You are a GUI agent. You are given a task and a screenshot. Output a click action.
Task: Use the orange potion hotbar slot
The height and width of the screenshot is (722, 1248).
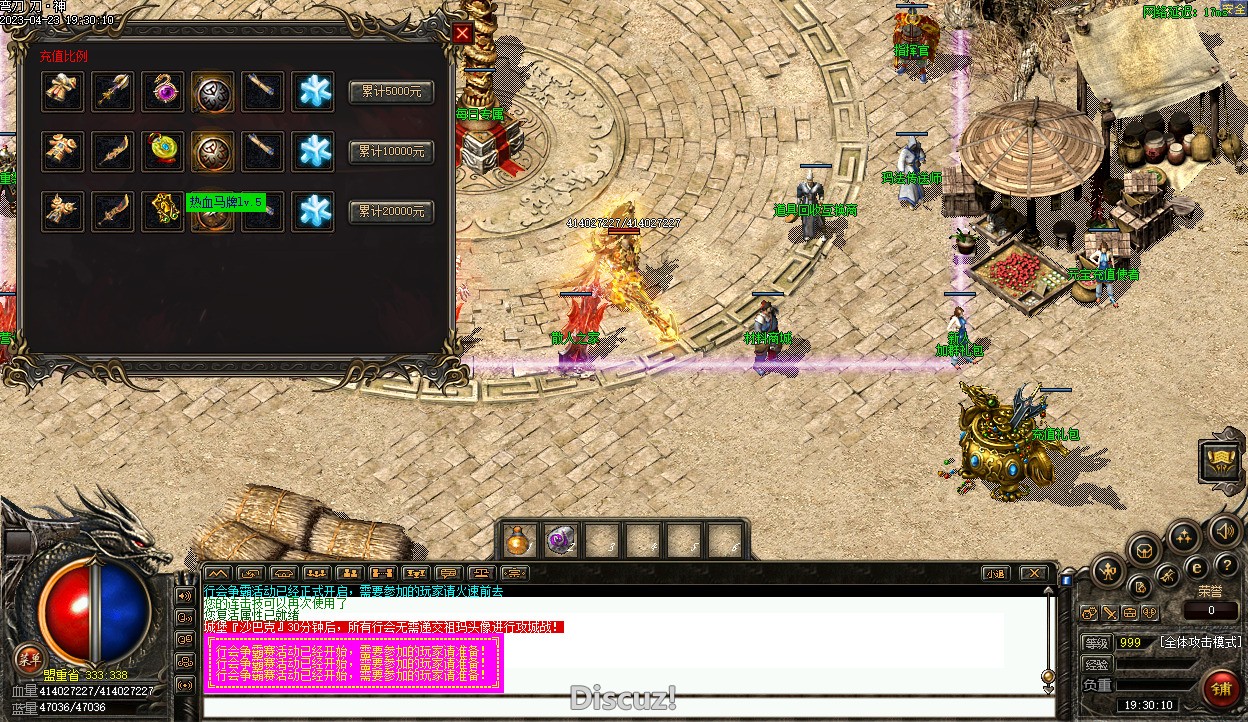(x=518, y=540)
